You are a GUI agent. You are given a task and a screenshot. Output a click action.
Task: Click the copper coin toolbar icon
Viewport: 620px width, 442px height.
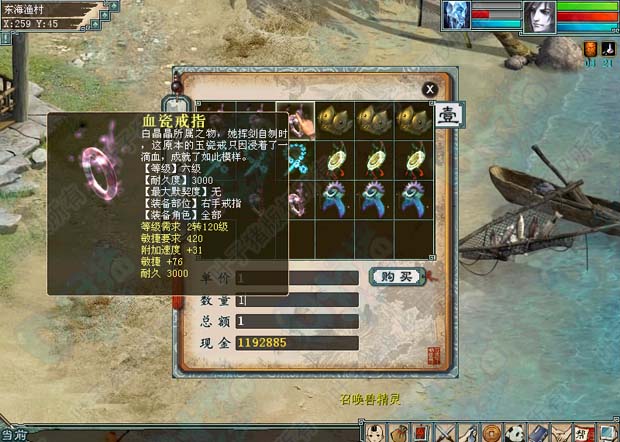491,433
